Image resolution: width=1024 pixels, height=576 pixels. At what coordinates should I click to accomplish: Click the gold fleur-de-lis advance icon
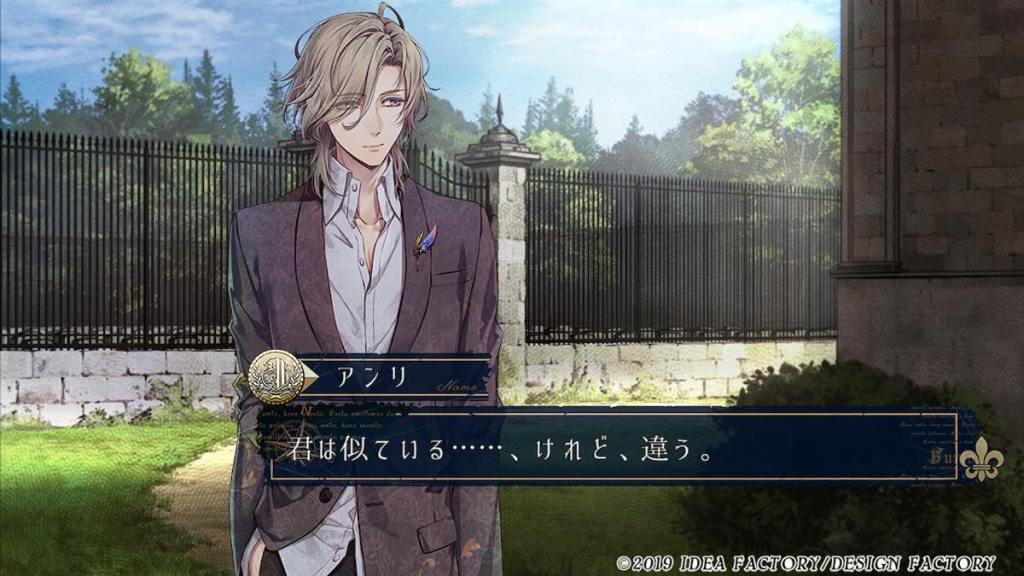980,457
